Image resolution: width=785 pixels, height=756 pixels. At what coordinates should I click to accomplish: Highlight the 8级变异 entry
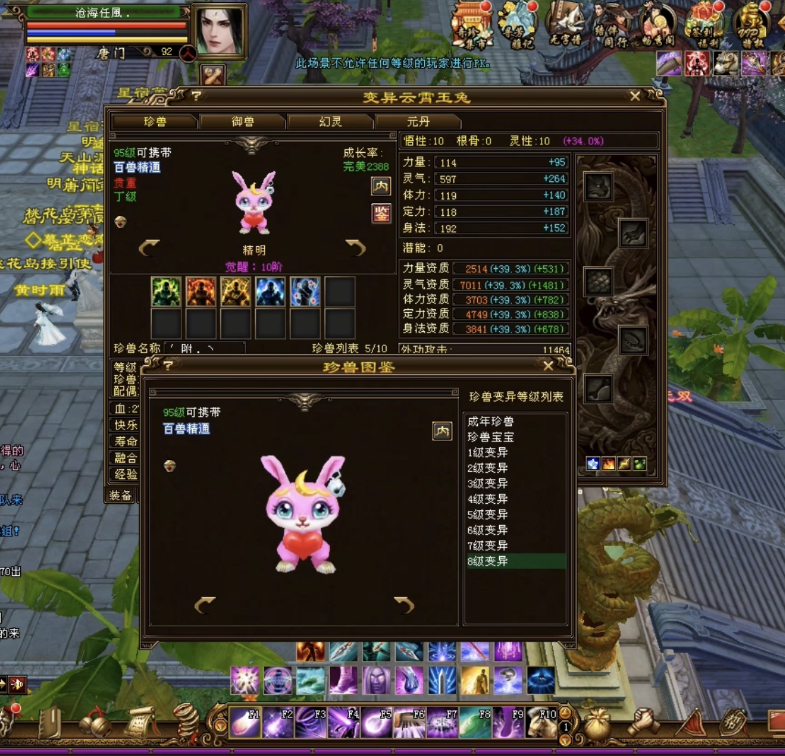click(488, 561)
